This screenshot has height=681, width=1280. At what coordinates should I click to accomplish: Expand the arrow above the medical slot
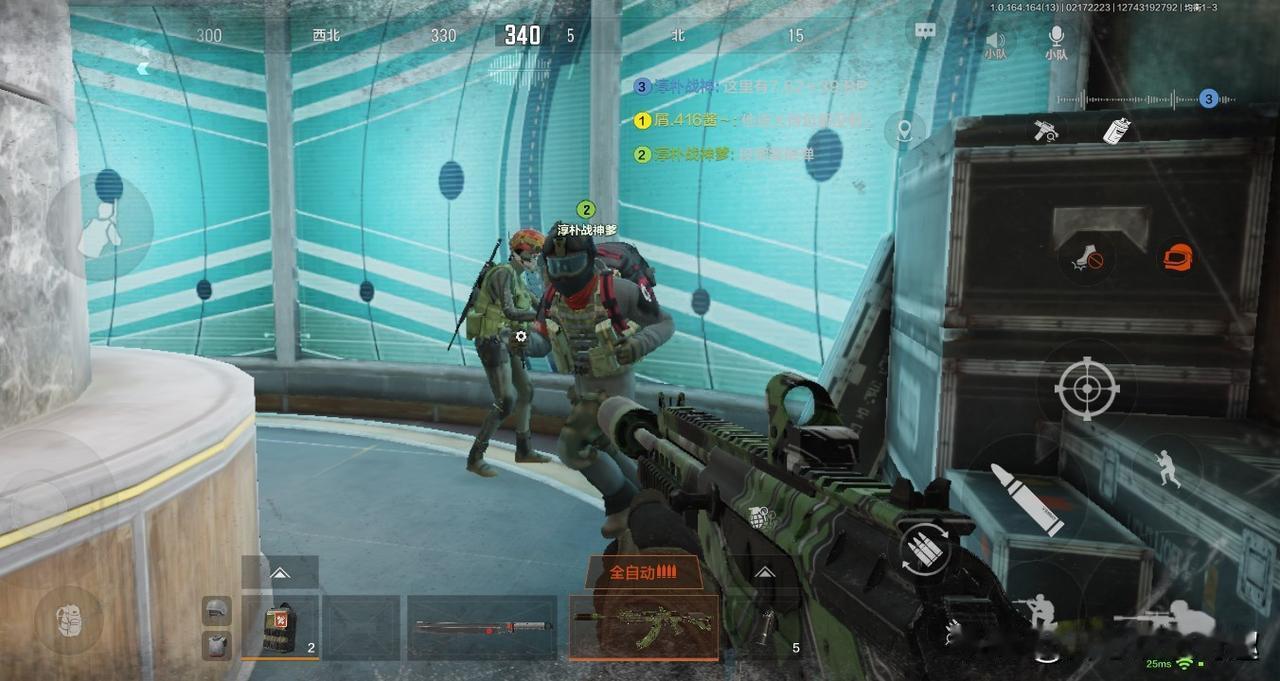tap(280, 573)
